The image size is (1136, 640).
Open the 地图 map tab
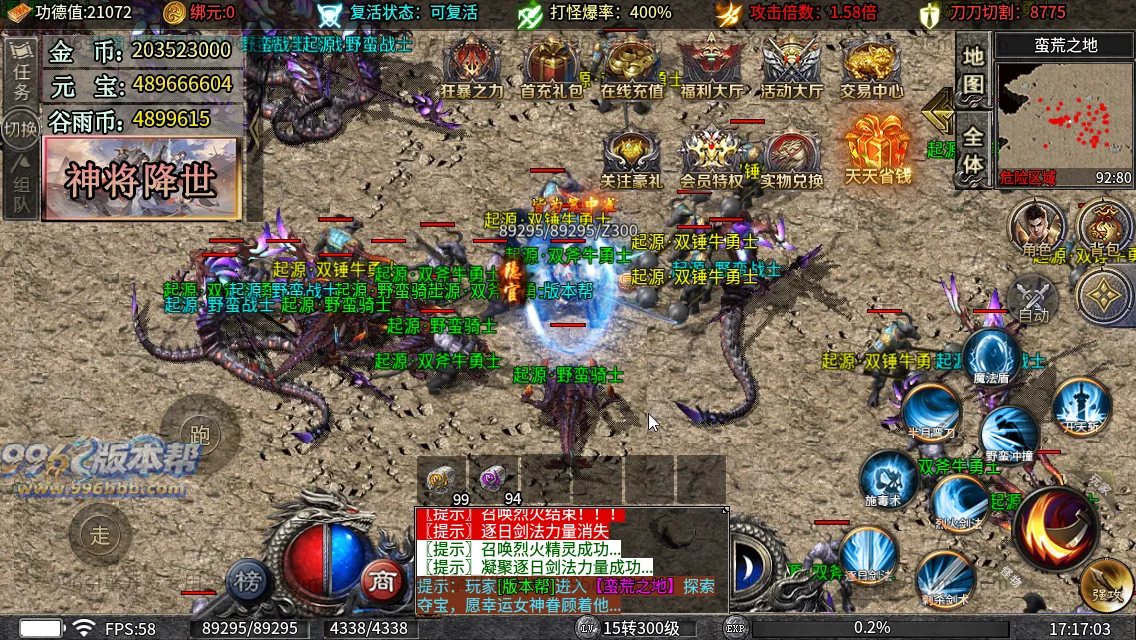[x=973, y=70]
